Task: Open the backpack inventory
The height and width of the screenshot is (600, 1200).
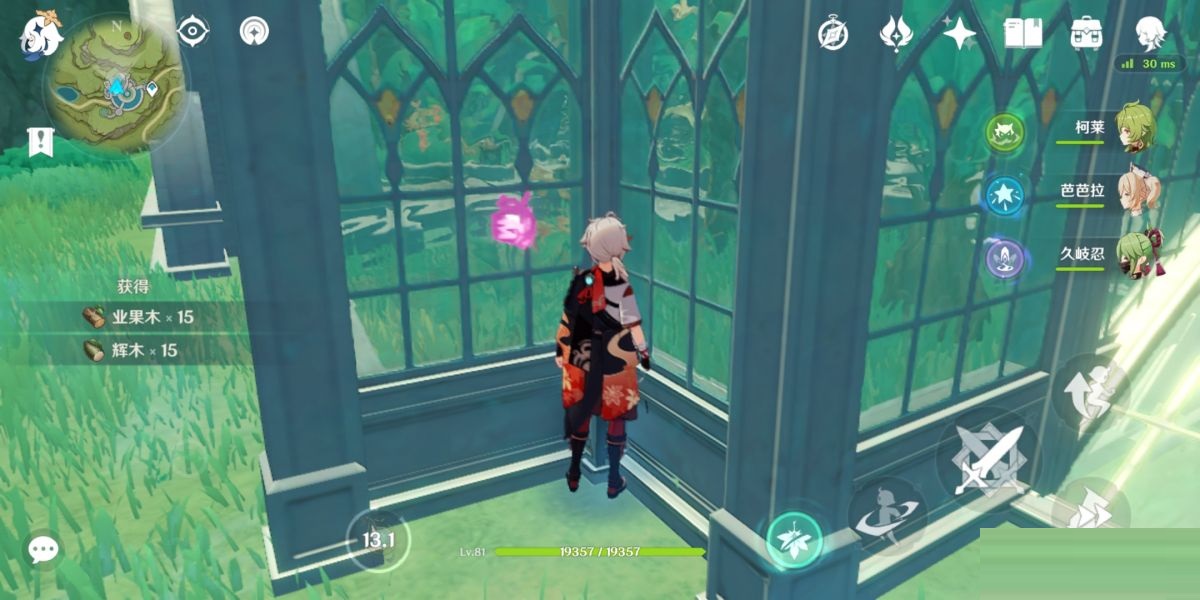Action: click(1086, 34)
